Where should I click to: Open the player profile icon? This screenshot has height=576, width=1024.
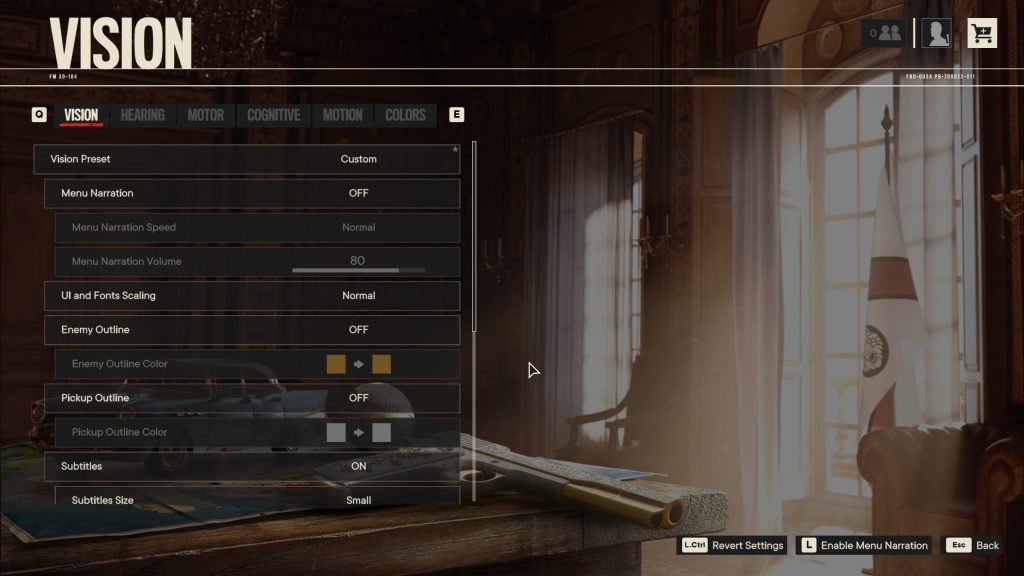(x=936, y=34)
